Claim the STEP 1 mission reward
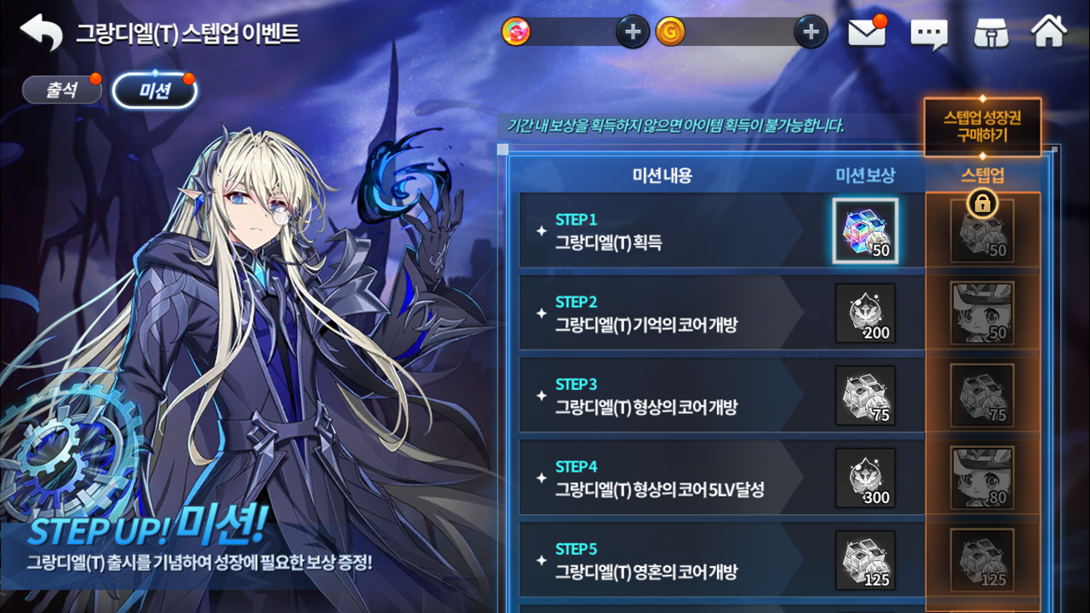This screenshot has height=613, width=1090. click(865, 231)
